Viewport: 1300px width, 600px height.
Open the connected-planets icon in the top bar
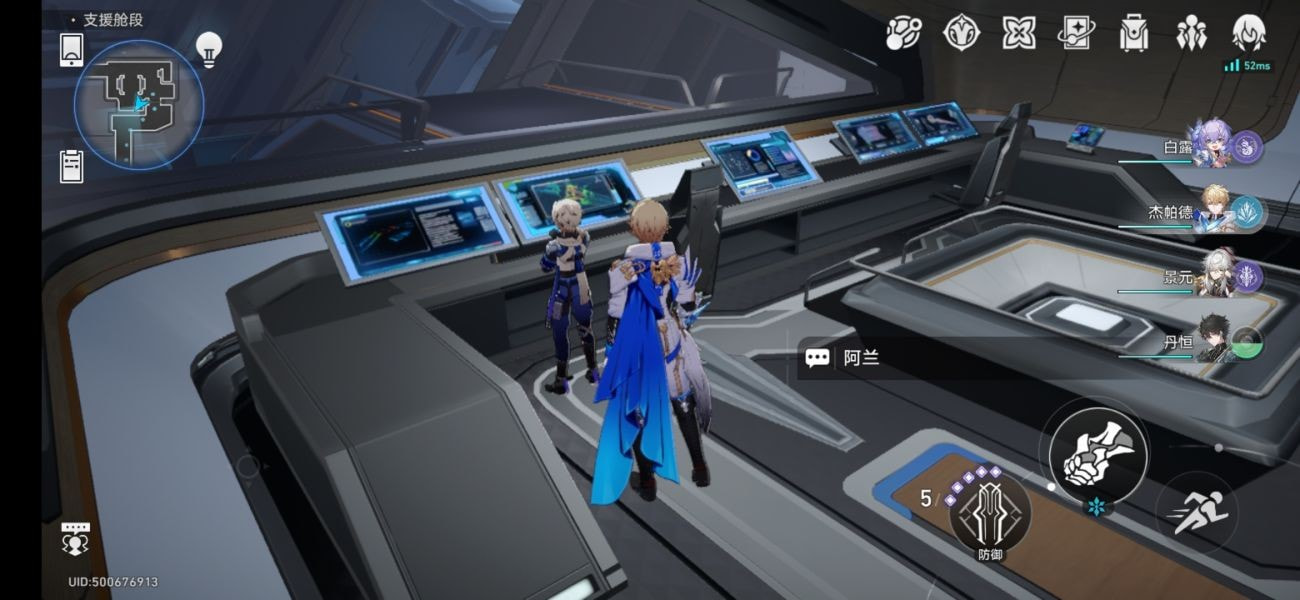(903, 33)
